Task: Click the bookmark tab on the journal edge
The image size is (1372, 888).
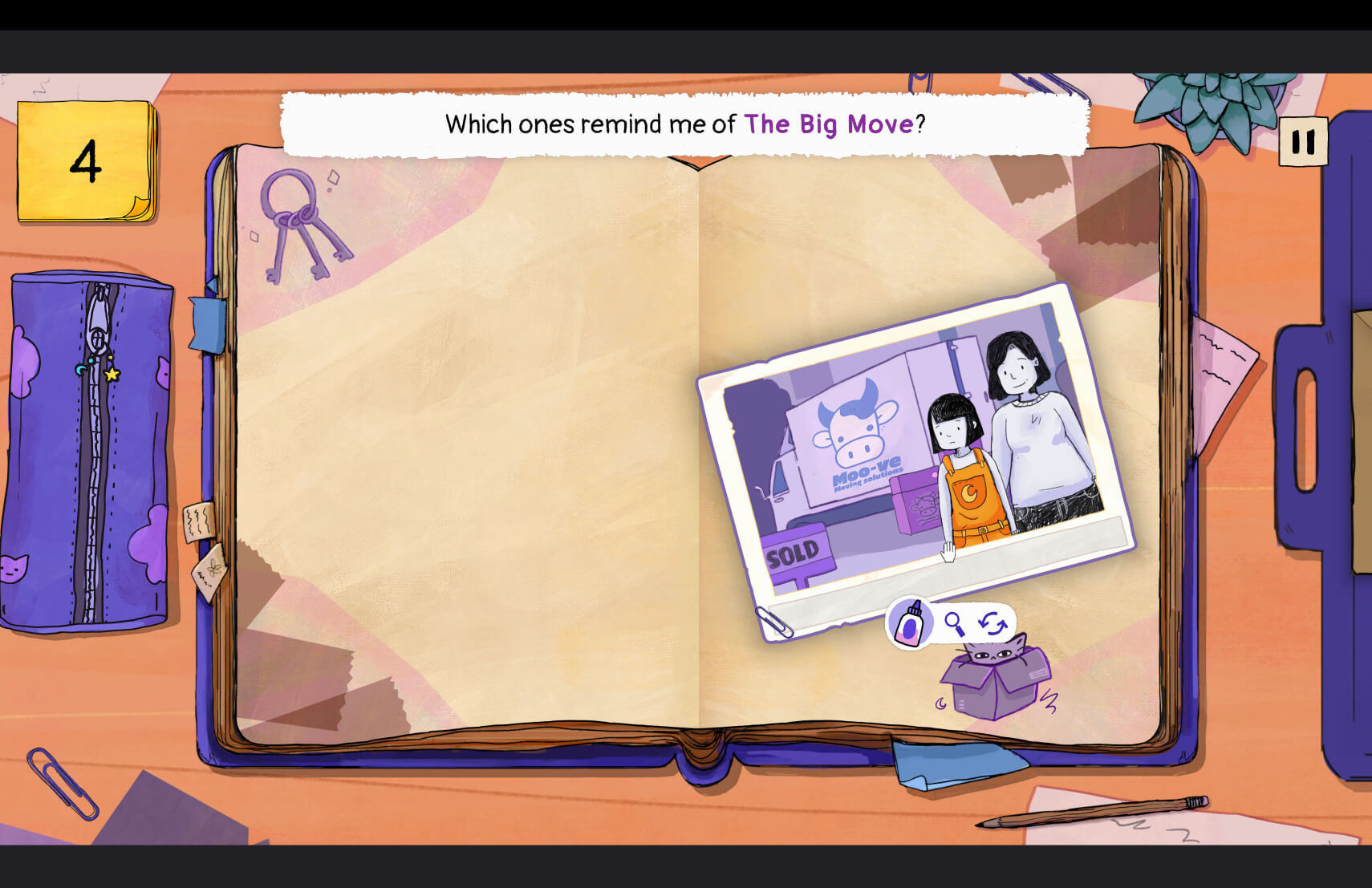Action: pos(205,325)
